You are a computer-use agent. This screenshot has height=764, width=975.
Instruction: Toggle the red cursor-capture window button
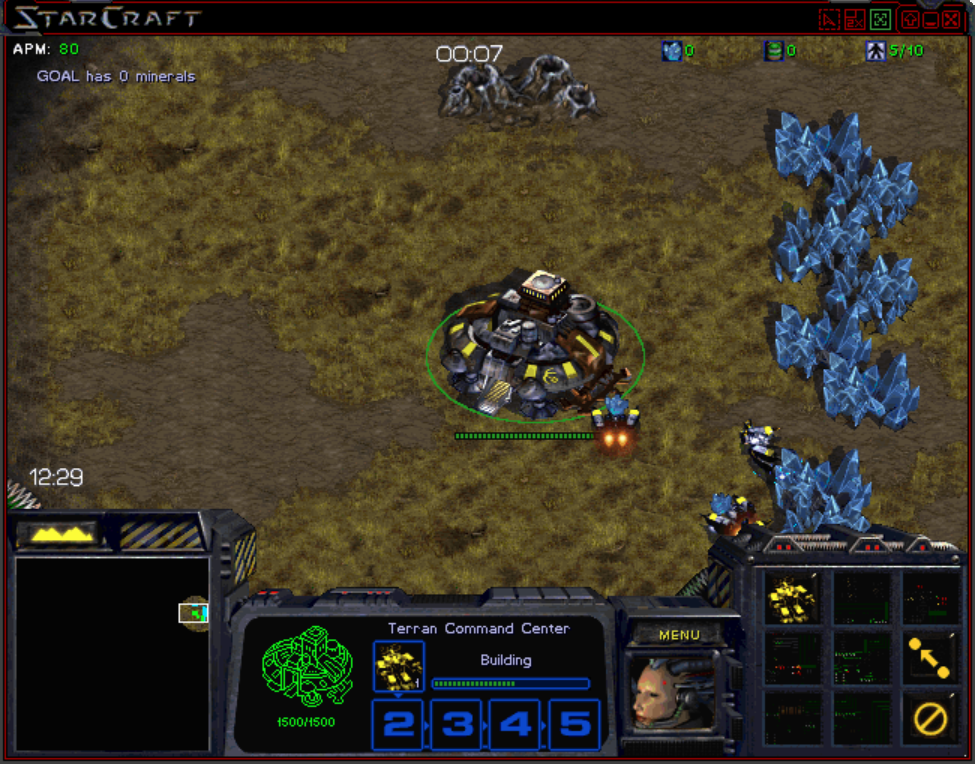[x=829, y=19]
